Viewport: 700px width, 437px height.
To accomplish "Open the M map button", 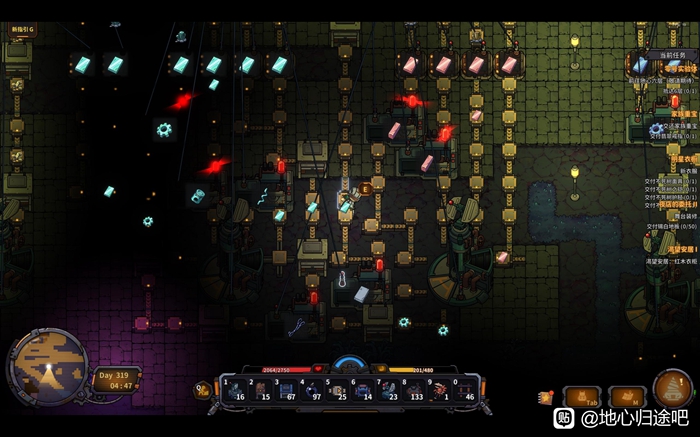I will [626, 398].
